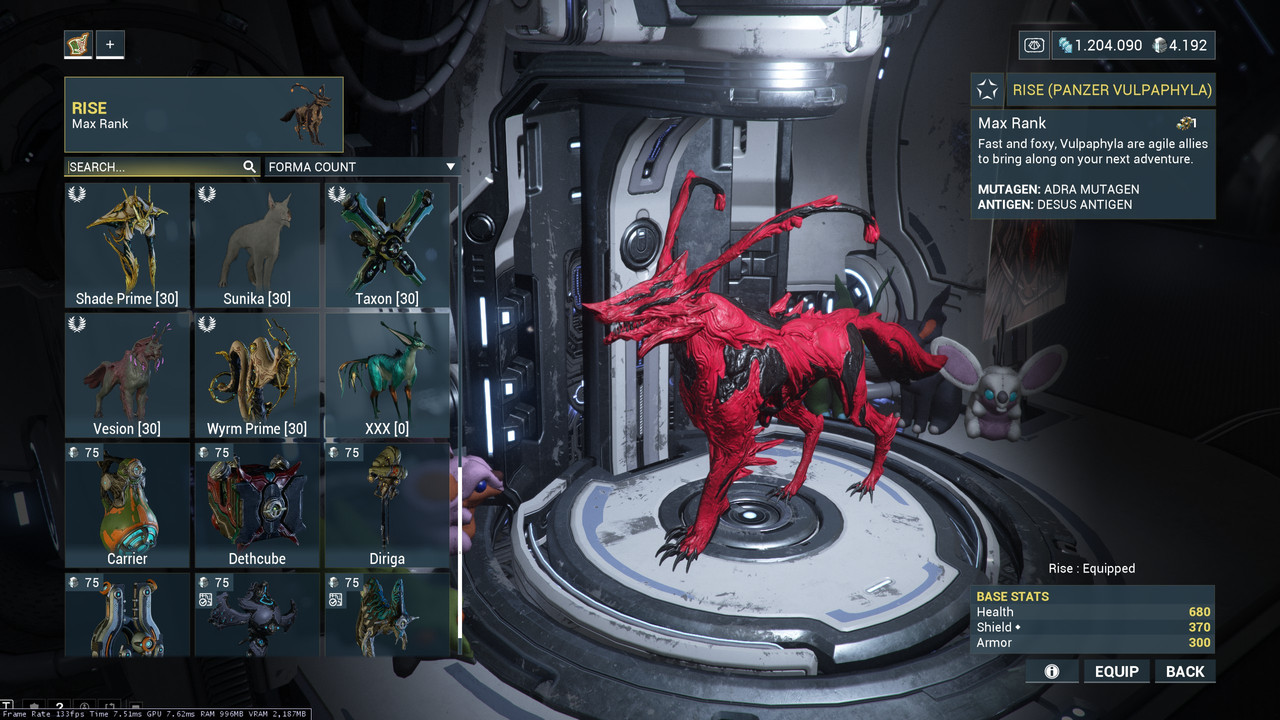Image resolution: width=1280 pixels, height=720 pixels.
Task: Select the XXX companion tile
Action: point(387,375)
